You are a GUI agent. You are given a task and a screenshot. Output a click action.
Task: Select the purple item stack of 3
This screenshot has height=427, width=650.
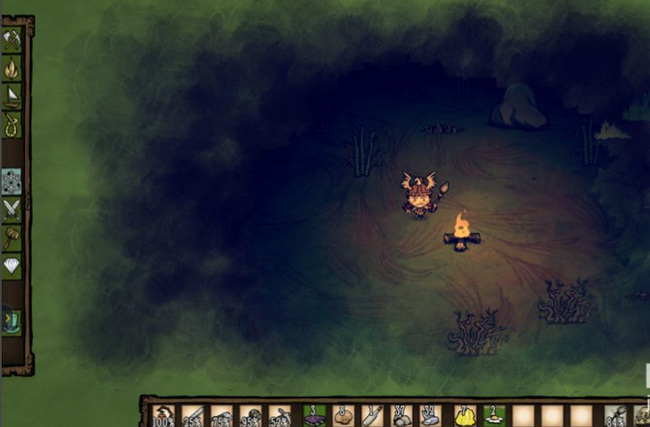[312, 415]
